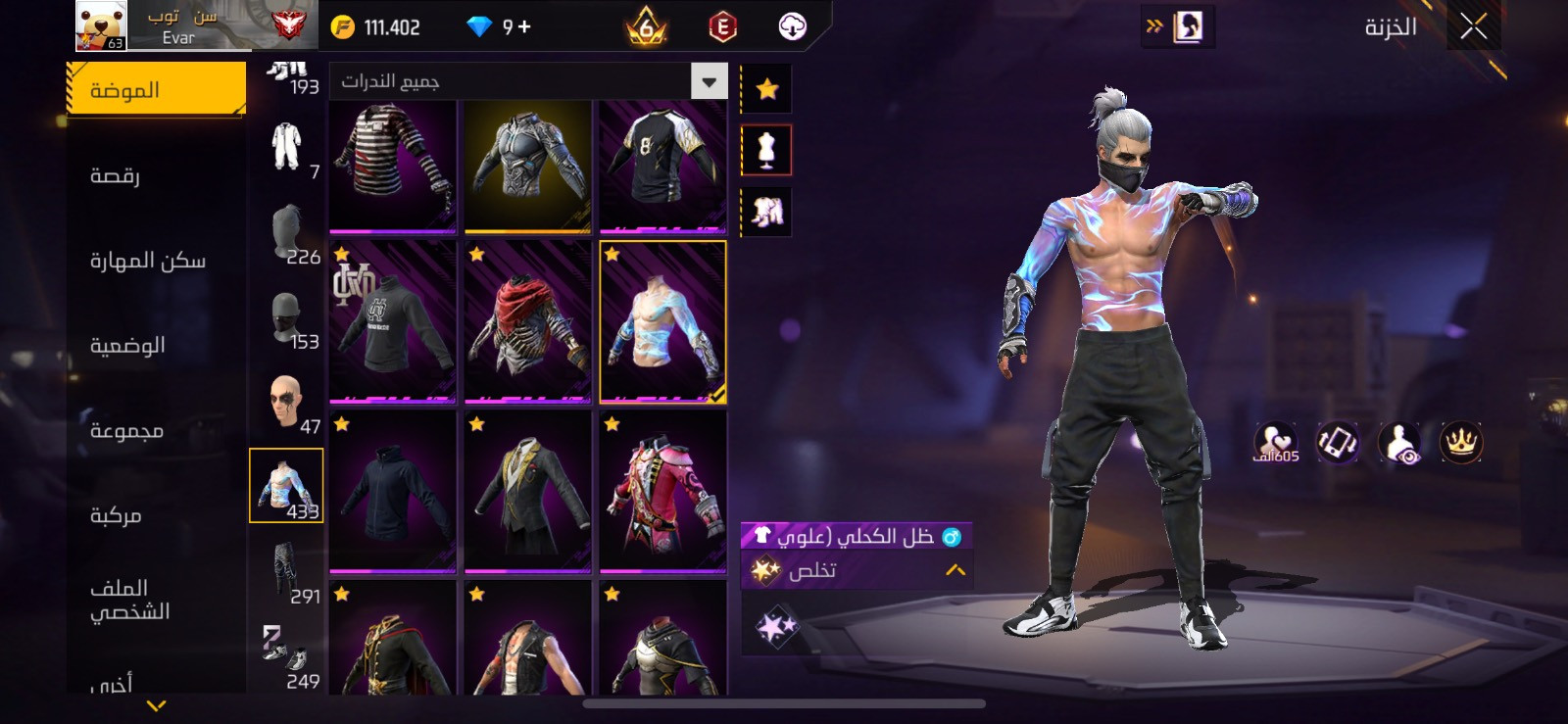Click the gold coins balance 111.402
The image size is (1568, 724).
click(x=376, y=27)
